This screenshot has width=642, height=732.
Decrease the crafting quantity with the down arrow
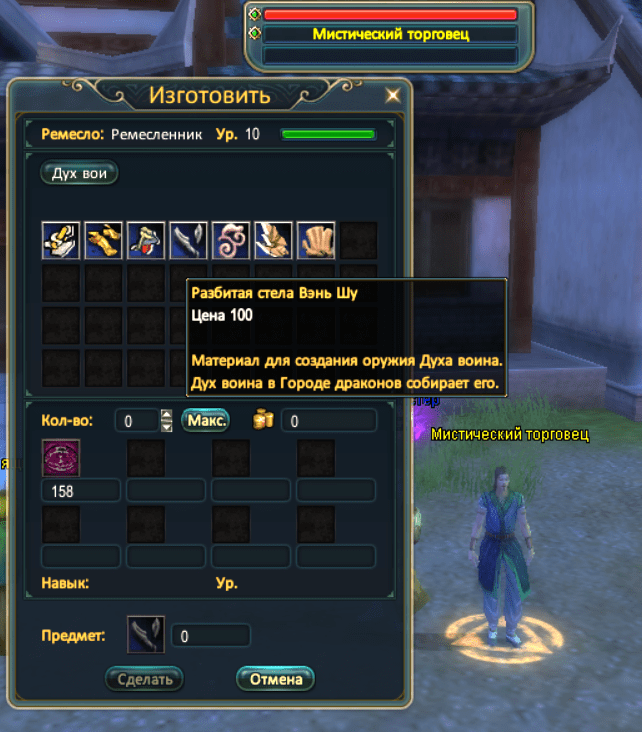coord(166,426)
